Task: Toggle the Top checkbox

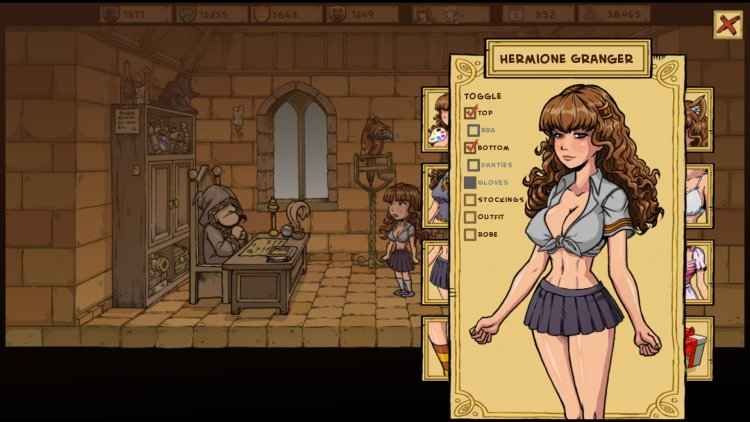Action: [470, 113]
